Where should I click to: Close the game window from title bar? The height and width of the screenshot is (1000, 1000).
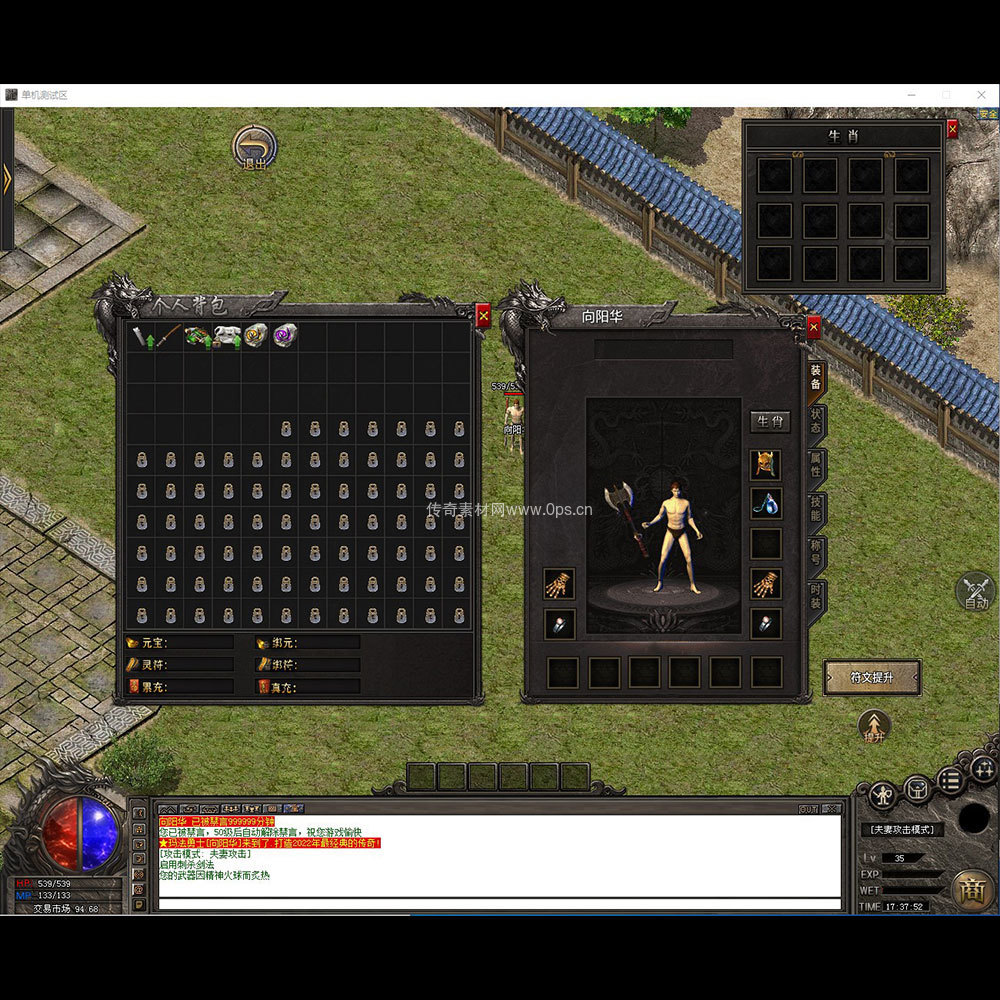pyautogui.click(x=980, y=95)
